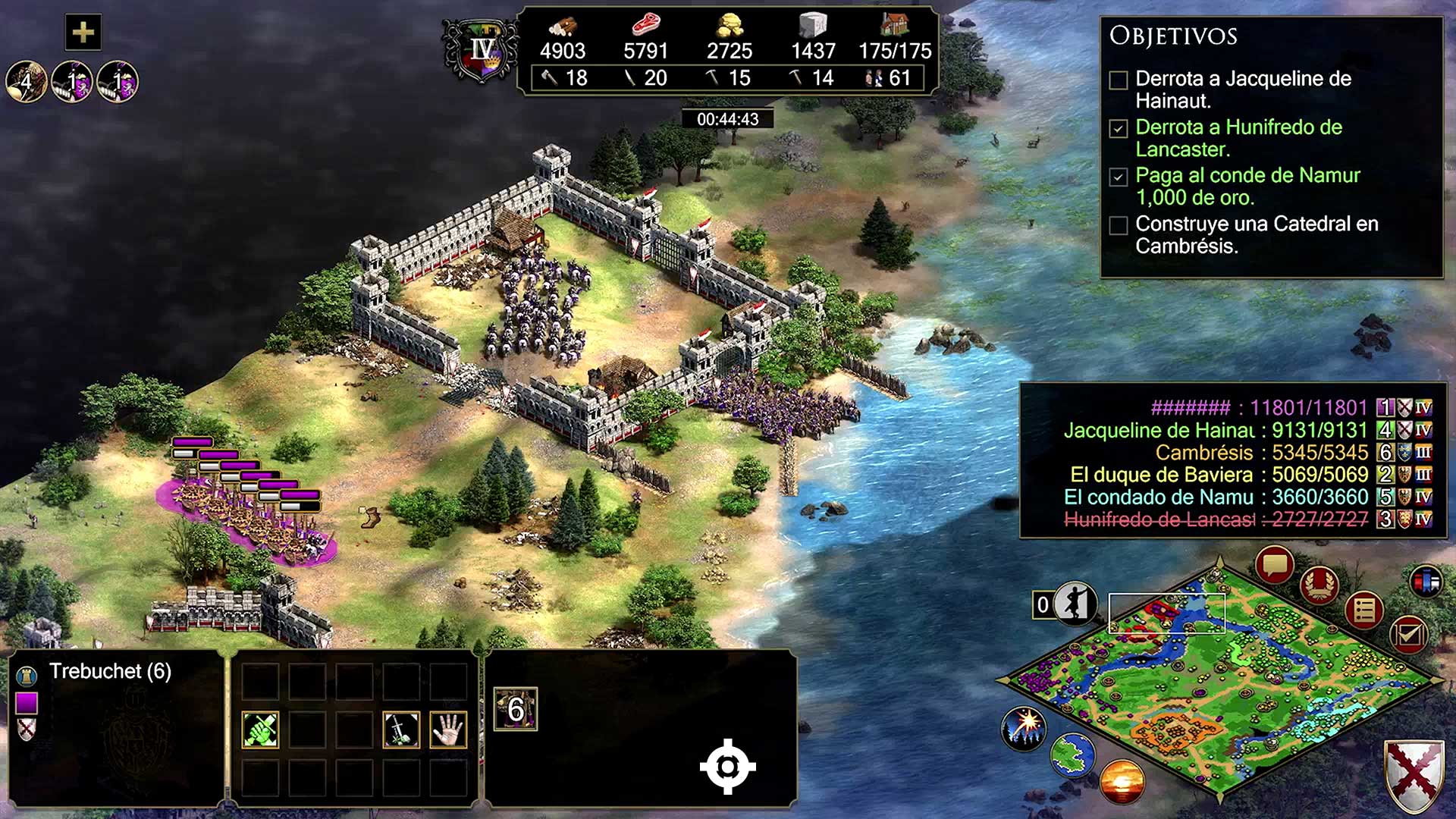1456x819 pixels.
Task: Activate the green pack trebuchet command
Action: click(x=260, y=730)
